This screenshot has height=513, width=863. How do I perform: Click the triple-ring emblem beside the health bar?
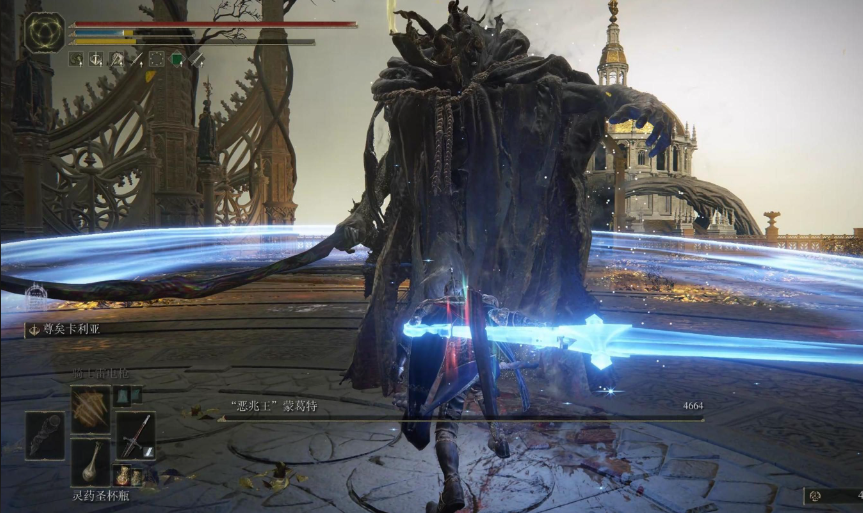click(x=44, y=32)
